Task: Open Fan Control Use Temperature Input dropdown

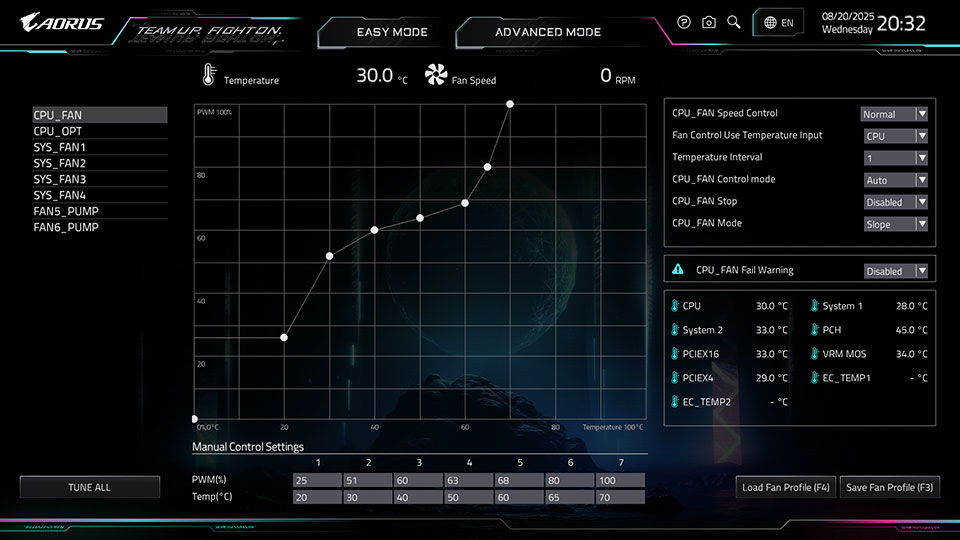Action: tap(896, 136)
